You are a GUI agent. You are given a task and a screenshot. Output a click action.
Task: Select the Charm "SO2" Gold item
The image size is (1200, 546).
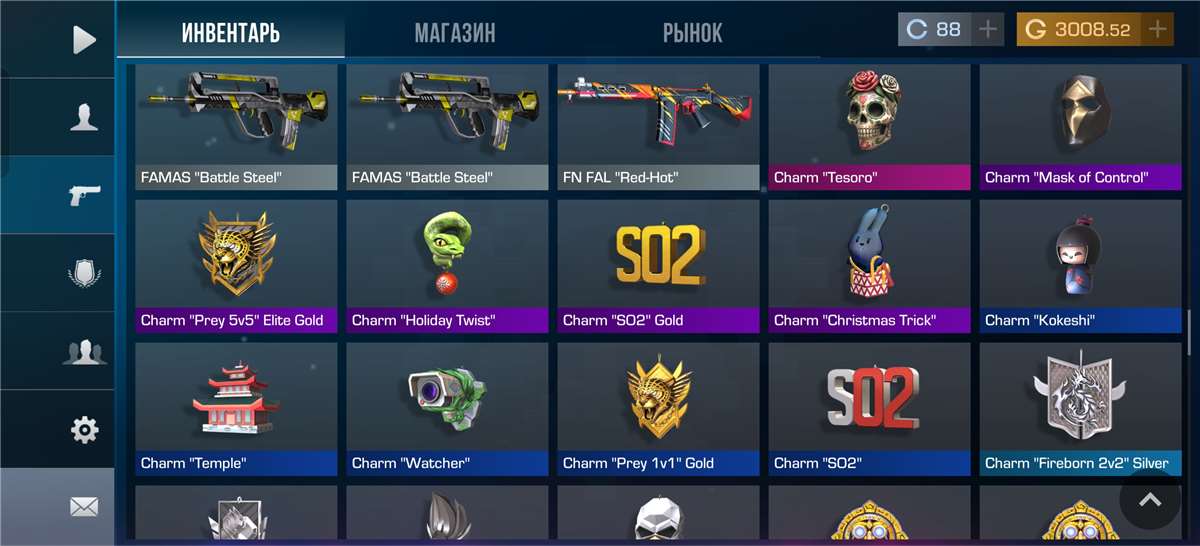(658, 266)
